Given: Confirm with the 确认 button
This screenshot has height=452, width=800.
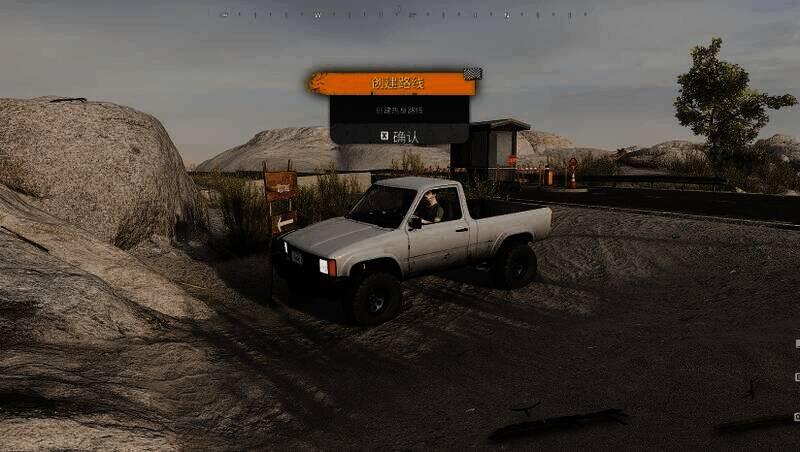Looking at the screenshot, I should (x=399, y=135).
